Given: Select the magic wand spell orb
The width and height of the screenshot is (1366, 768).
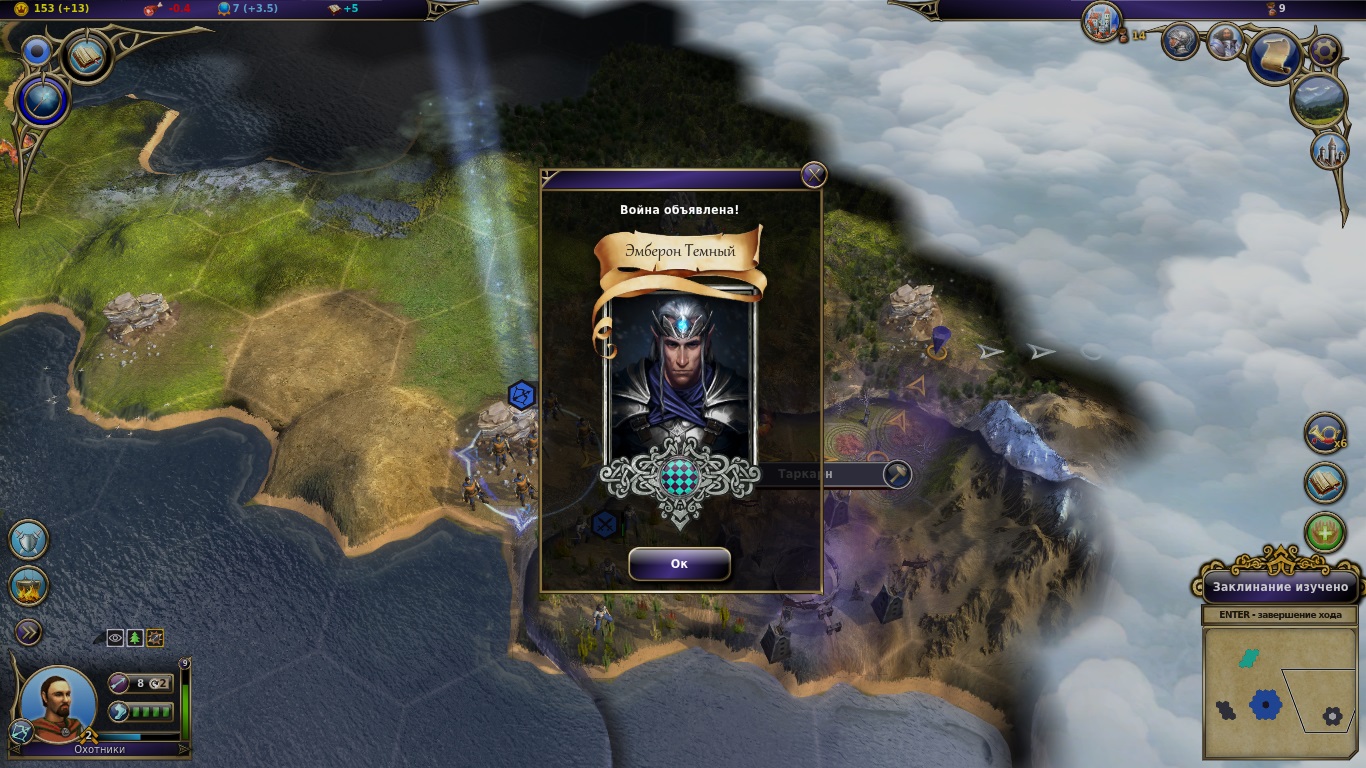Looking at the screenshot, I should pos(44,102).
